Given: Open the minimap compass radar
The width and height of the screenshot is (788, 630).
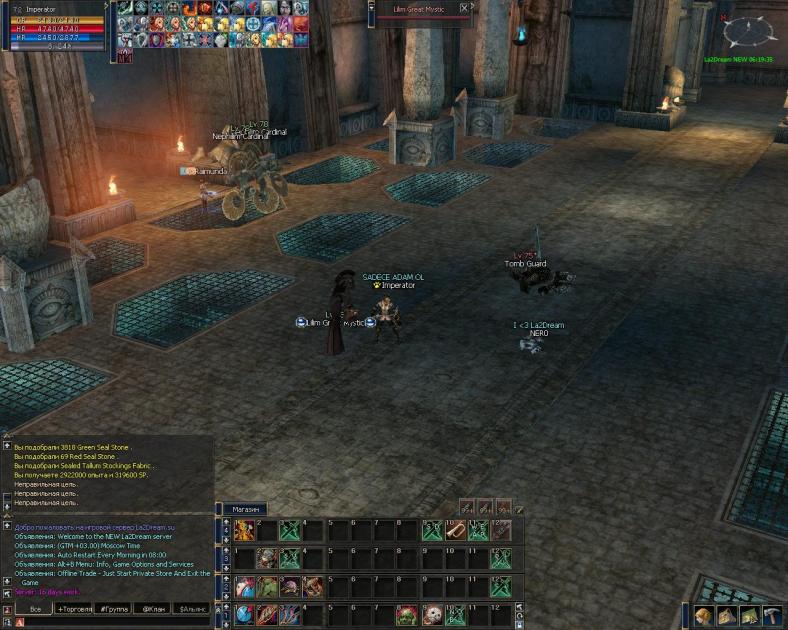Looking at the screenshot, I should [x=749, y=33].
